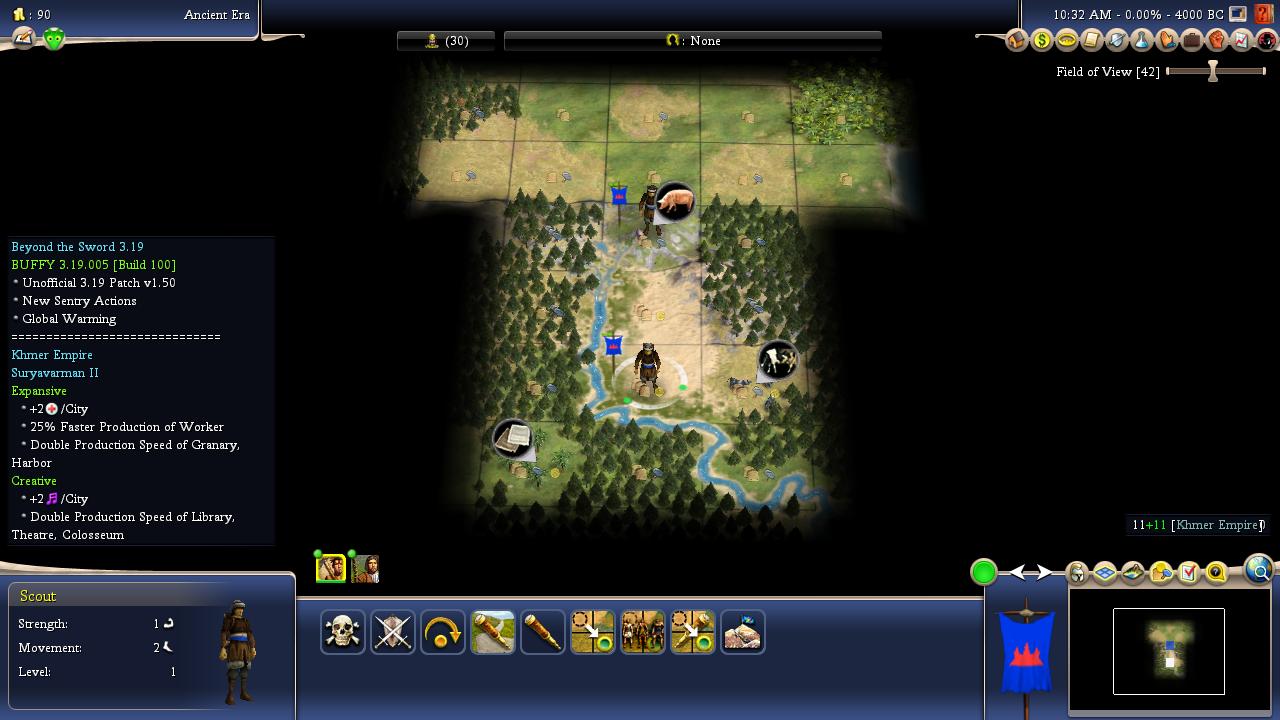Click the green end turn button
The height and width of the screenshot is (720, 1280).
984,572
